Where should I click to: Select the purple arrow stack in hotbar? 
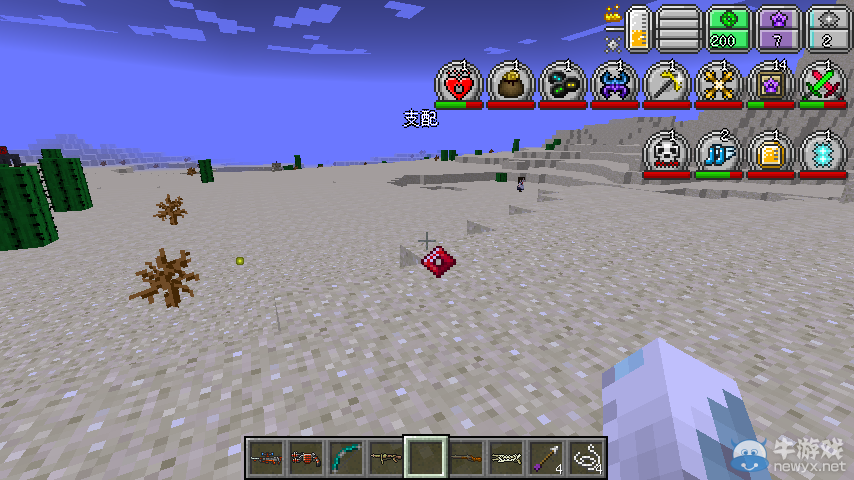[x=547, y=457]
